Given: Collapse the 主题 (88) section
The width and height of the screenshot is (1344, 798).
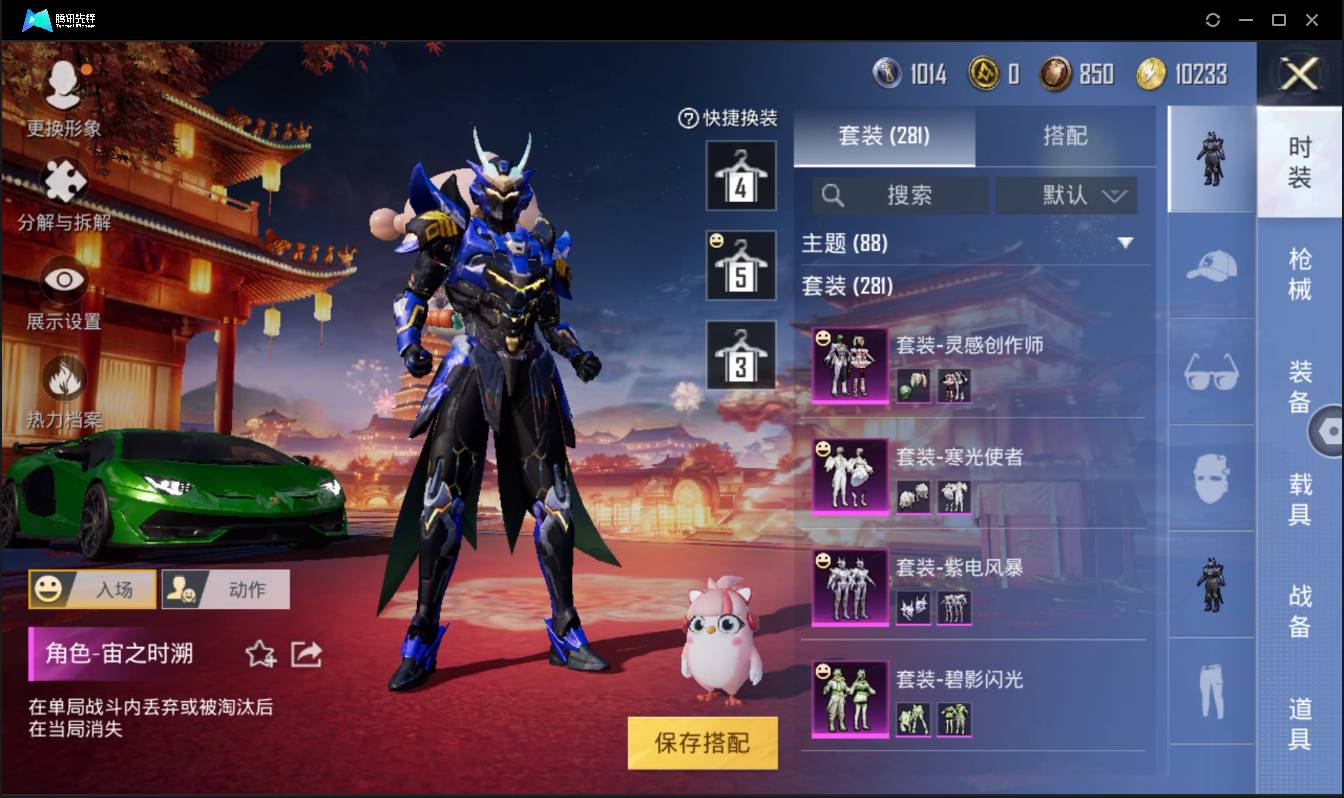Looking at the screenshot, I should (1126, 243).
